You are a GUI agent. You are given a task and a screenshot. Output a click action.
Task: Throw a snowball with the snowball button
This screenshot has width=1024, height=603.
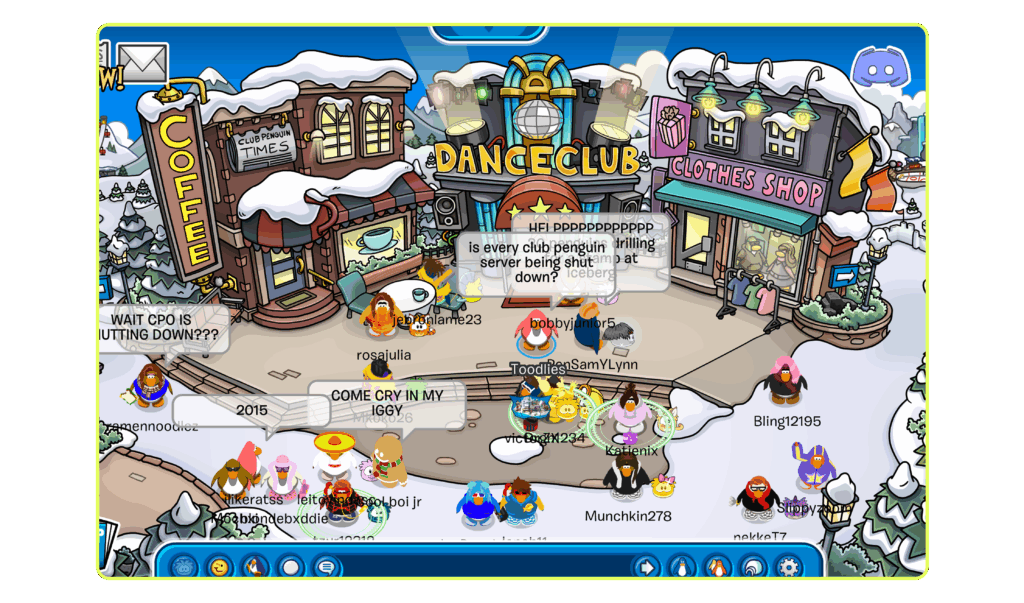click(x=290, y=567)
